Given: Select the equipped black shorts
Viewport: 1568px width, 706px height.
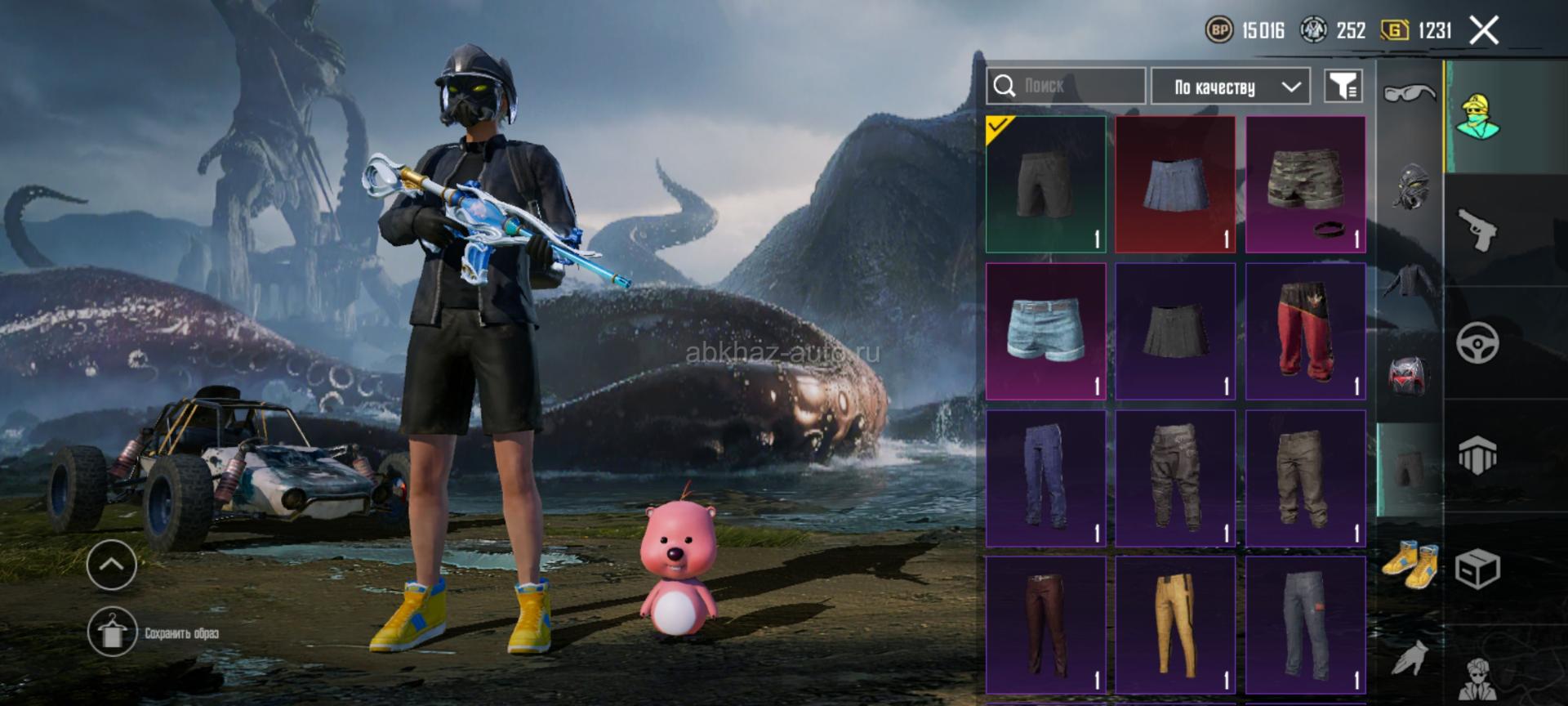Looking at the screenshot, I should 1045,184.
